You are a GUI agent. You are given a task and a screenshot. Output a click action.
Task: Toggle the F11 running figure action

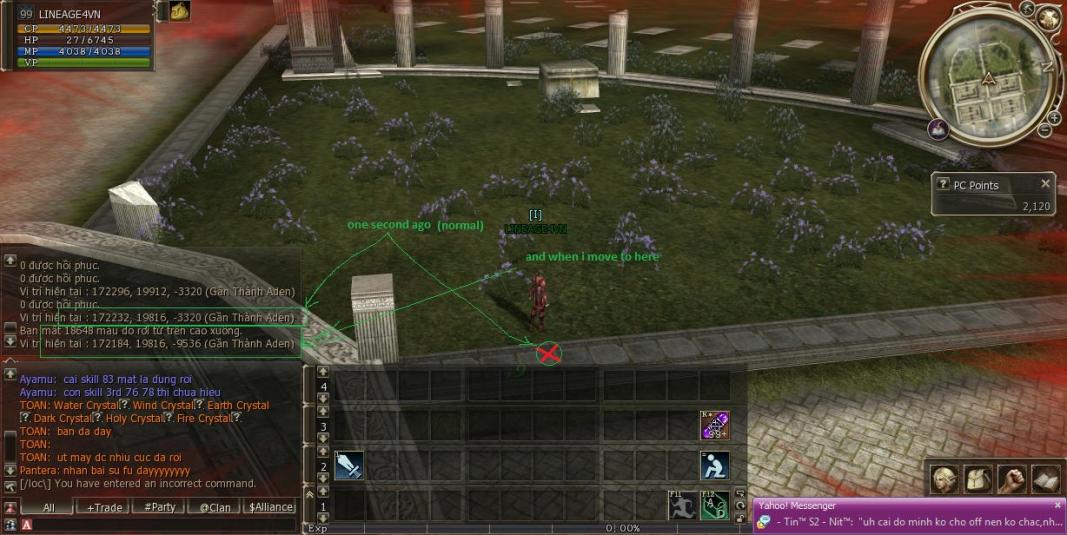click(682, 505)
